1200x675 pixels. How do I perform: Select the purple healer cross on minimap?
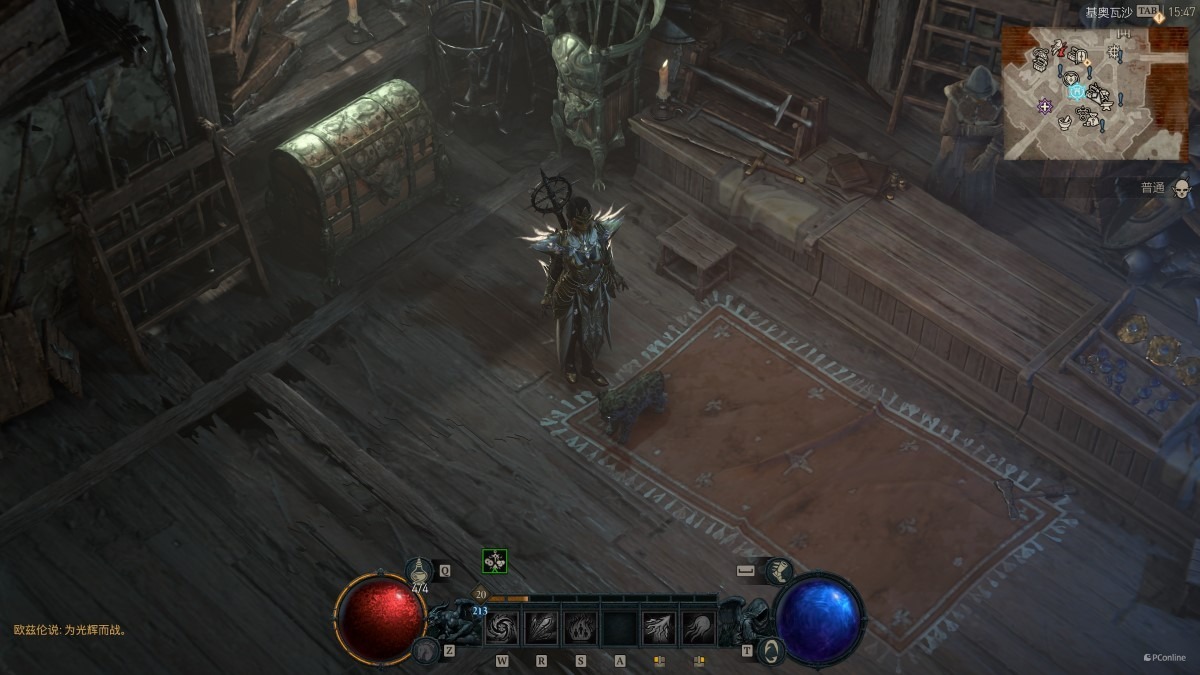(1046, 105)
